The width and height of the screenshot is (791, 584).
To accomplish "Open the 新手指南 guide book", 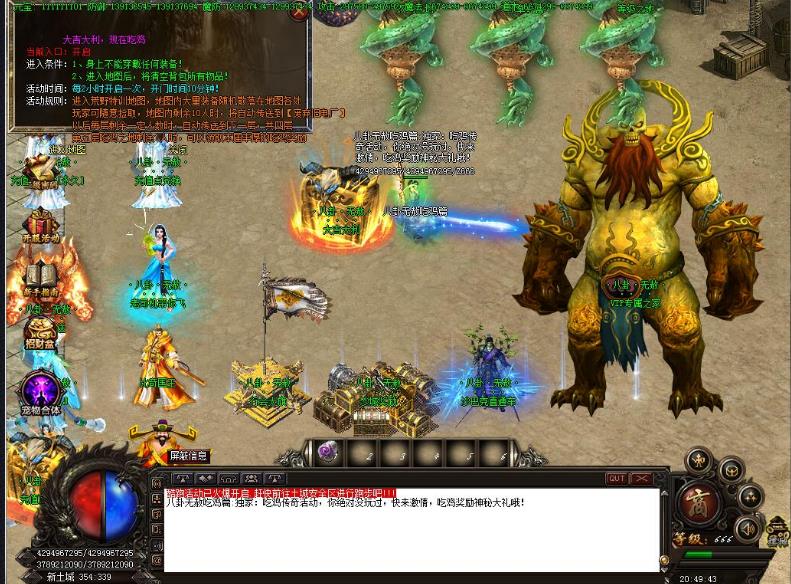I will [40, 277].
